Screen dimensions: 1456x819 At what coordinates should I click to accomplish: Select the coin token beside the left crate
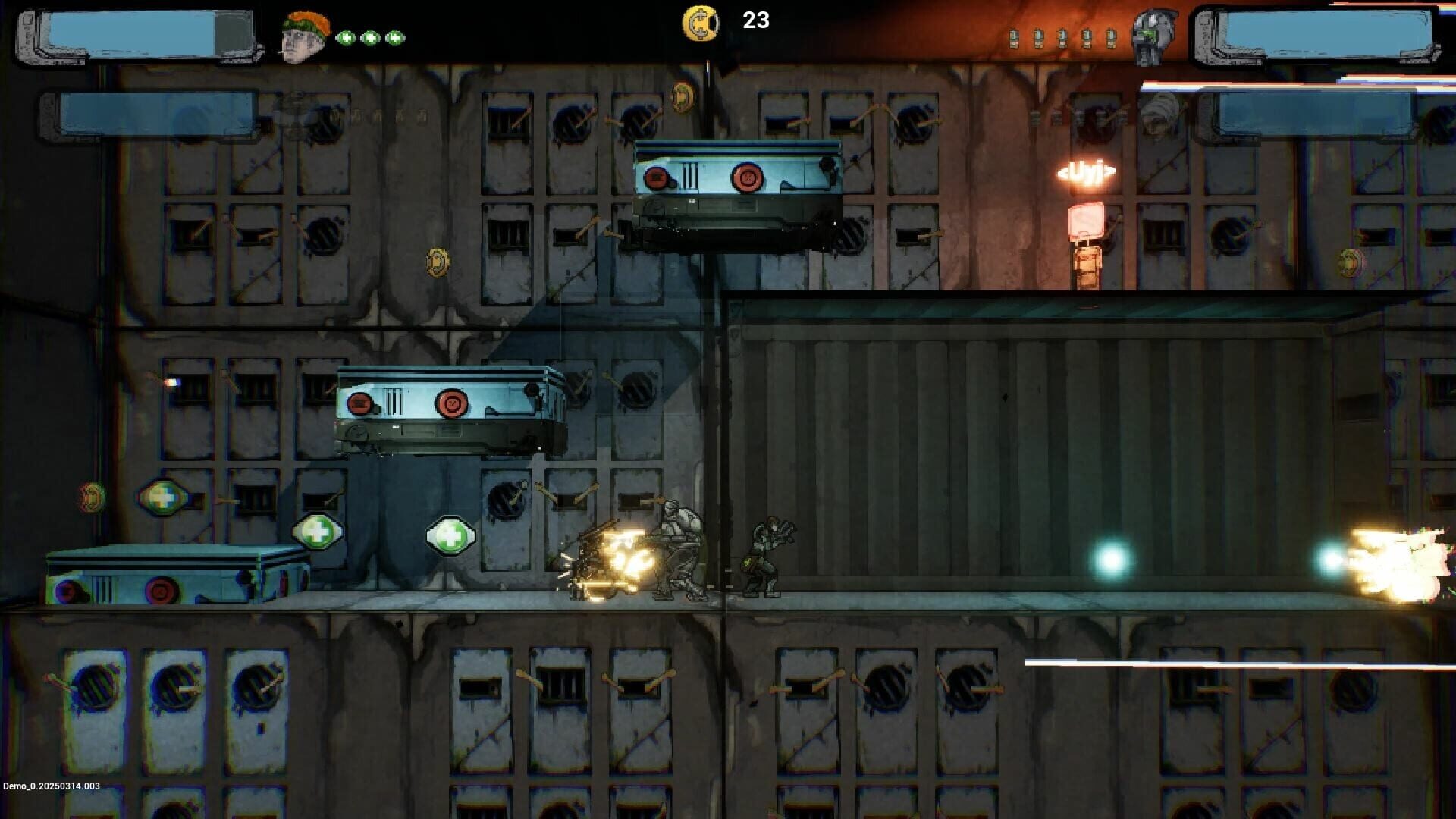point(91,495)
